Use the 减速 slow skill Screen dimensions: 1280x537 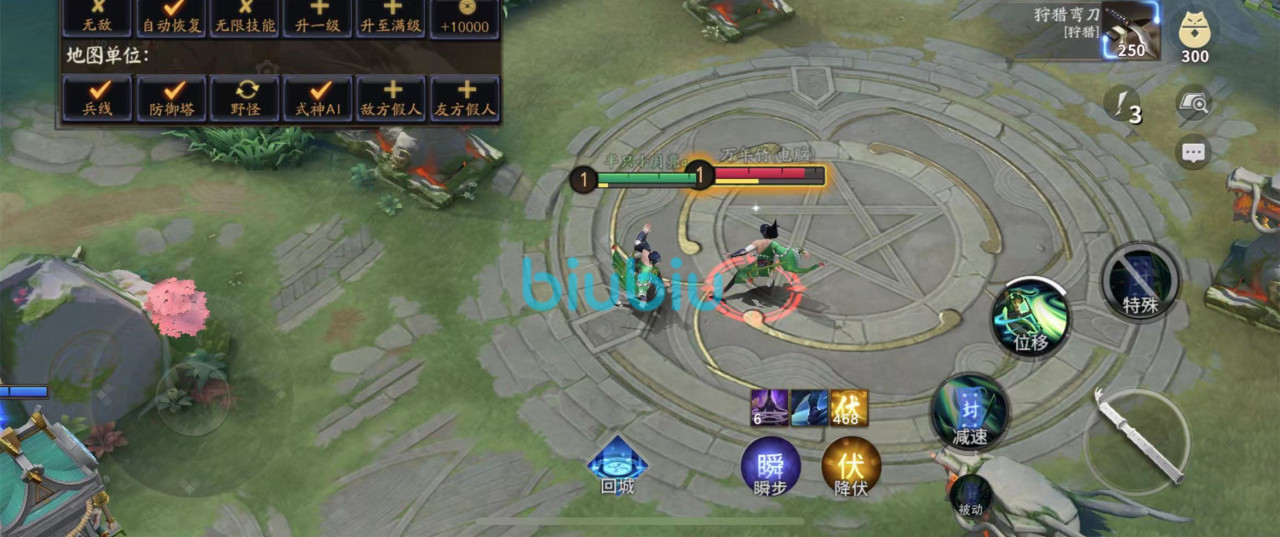[969, 412]
